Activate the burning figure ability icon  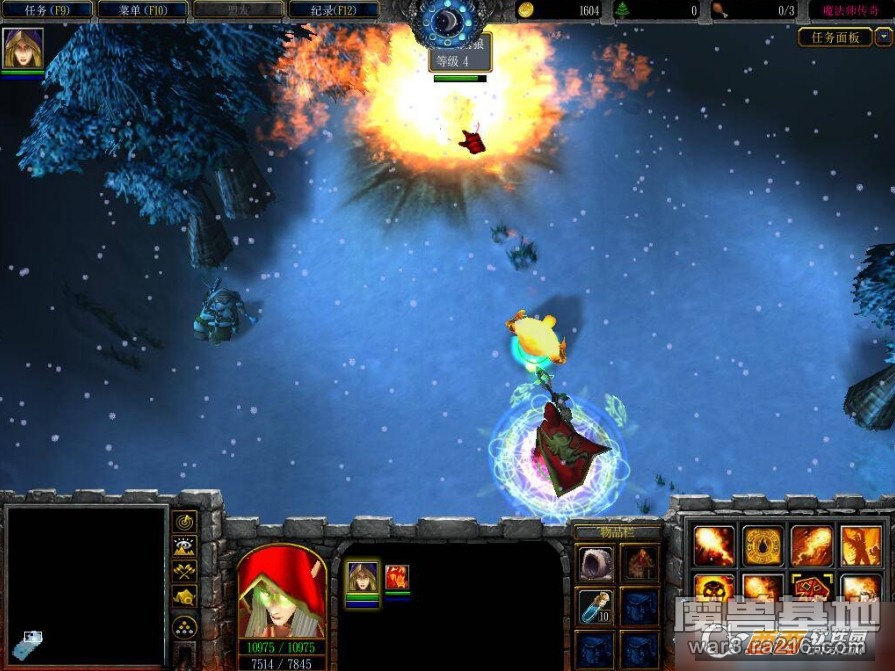[x=860, y=545]
